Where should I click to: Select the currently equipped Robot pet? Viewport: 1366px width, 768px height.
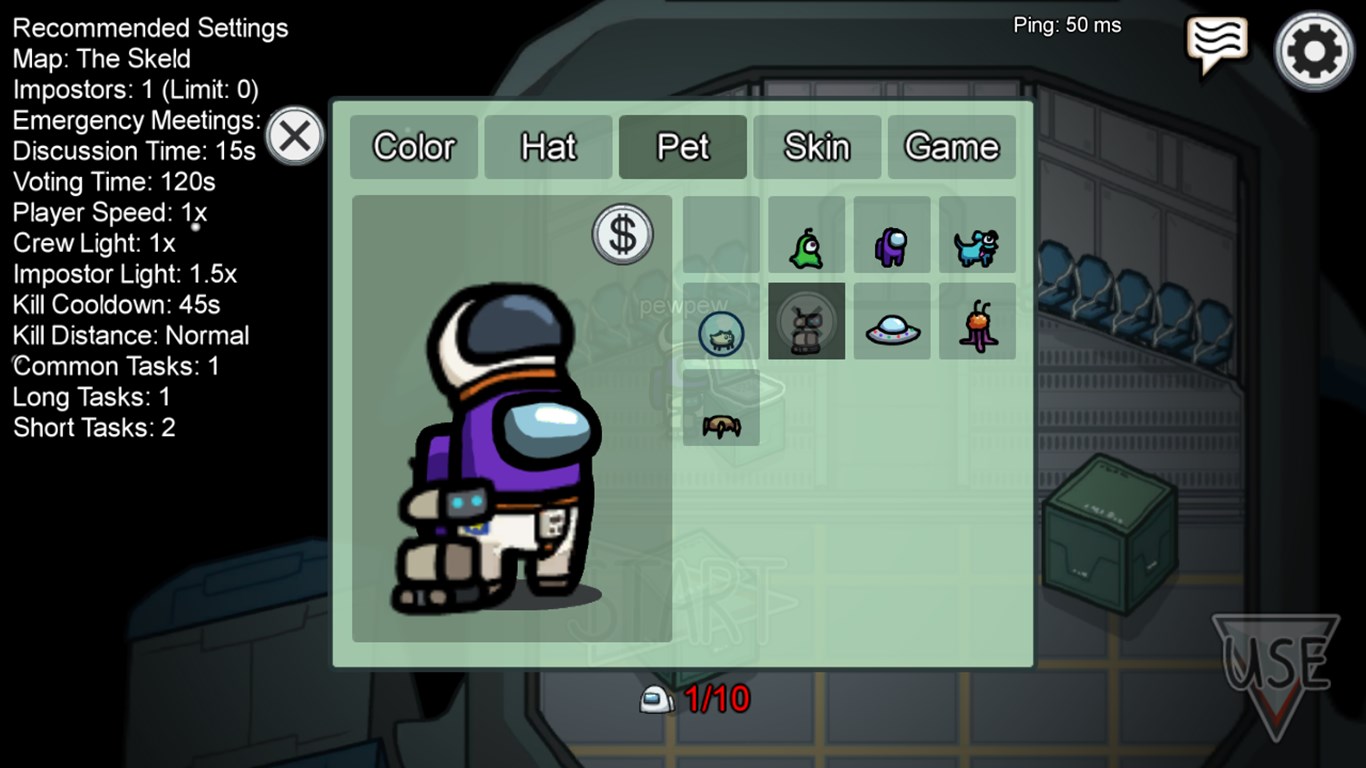pos(806,320)
